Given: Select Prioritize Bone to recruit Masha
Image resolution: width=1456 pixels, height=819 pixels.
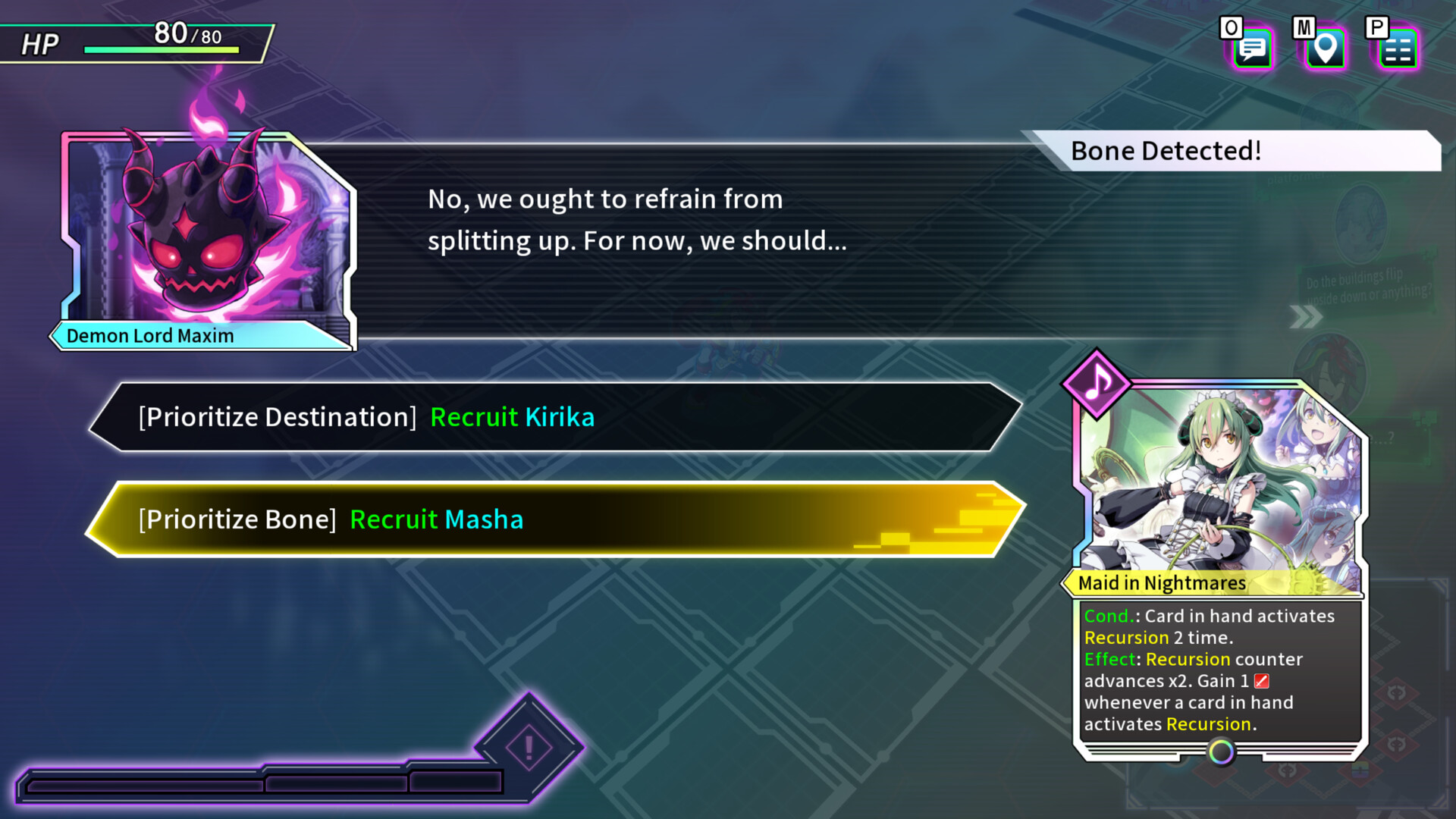Looking at the screenshot, I should pyautogui.click(x=555, y=519).
